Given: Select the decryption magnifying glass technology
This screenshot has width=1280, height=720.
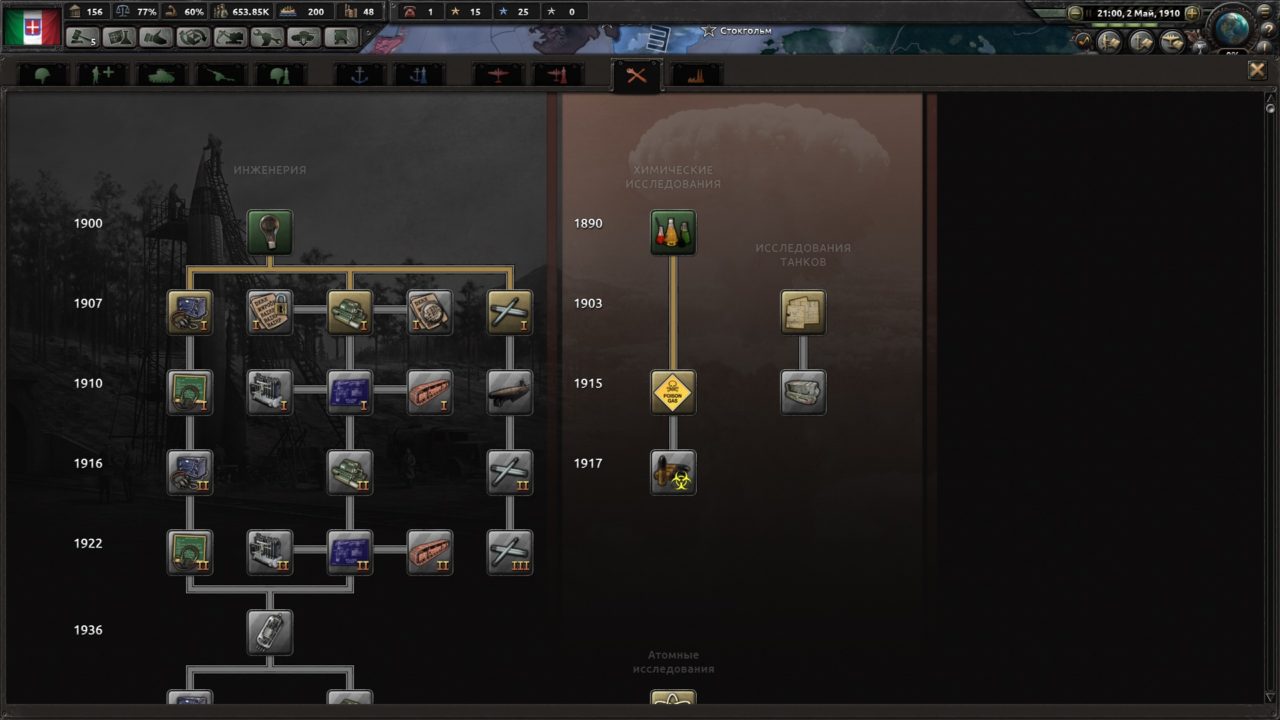Looking at the screenshot, I should (x=431, y=311).
